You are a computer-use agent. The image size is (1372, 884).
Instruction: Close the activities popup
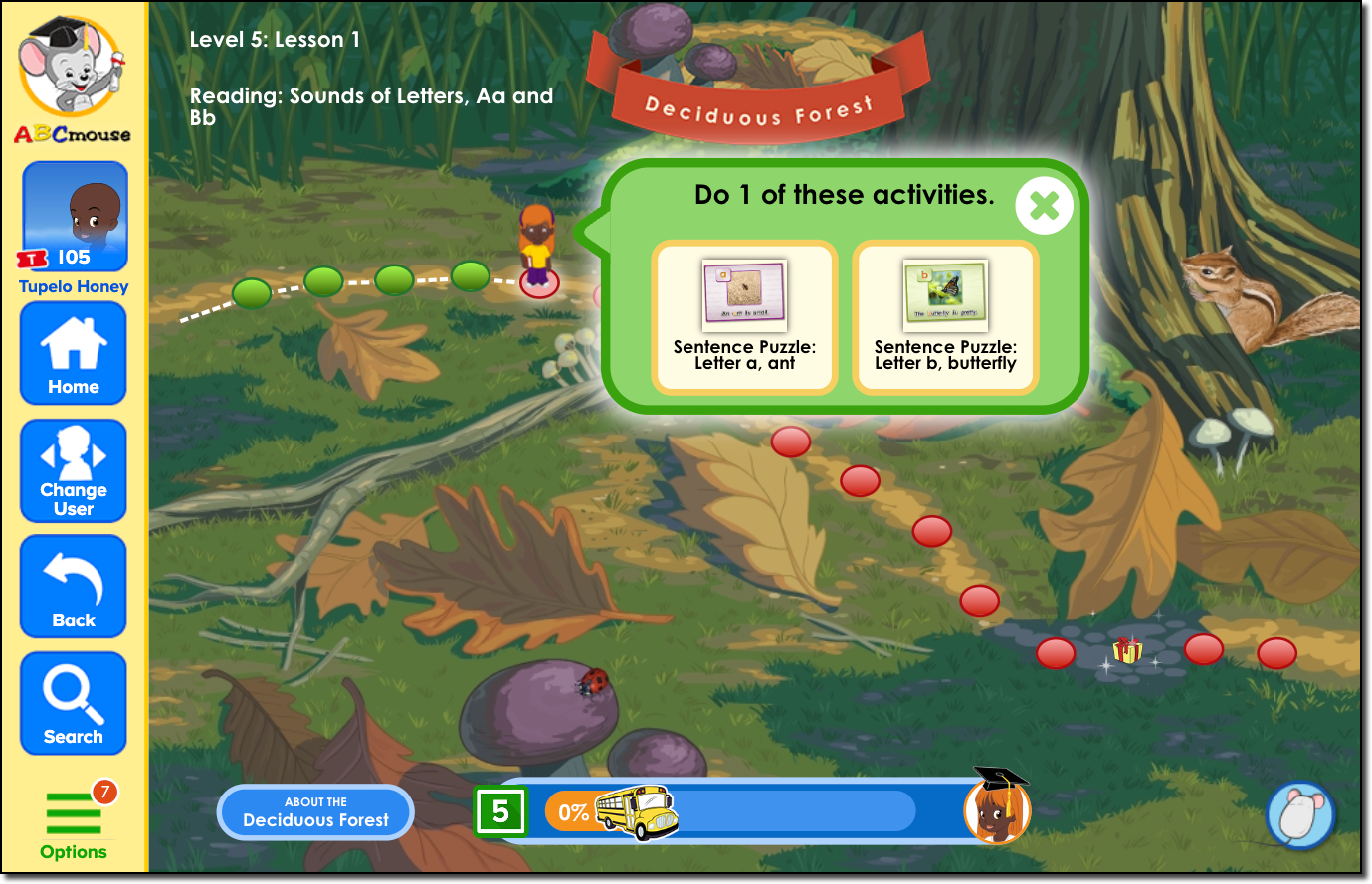click(1045, 206)
